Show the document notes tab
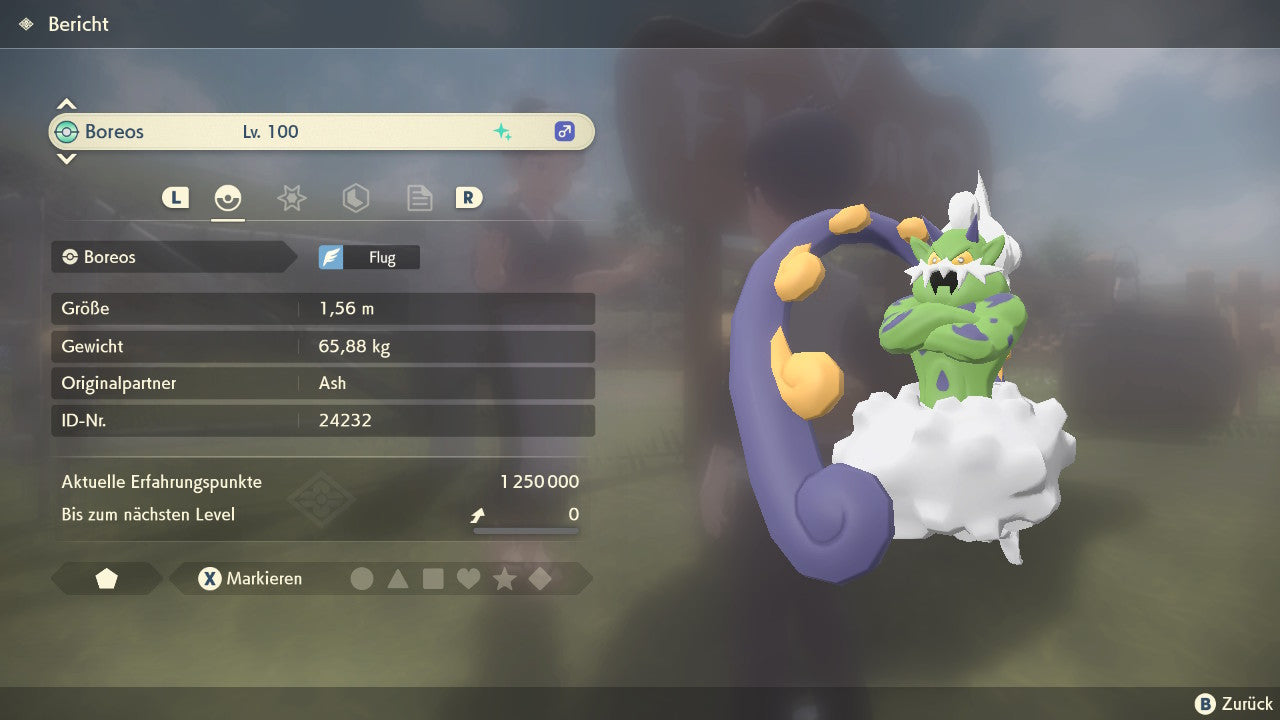Screen dimensions: 1280x720 pyautogui.click(x=419, y=198)
